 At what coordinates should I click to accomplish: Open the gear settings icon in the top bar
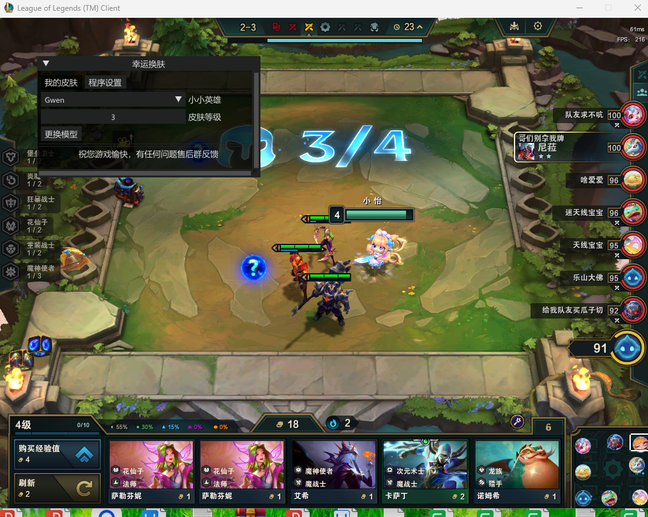(538, 27)
